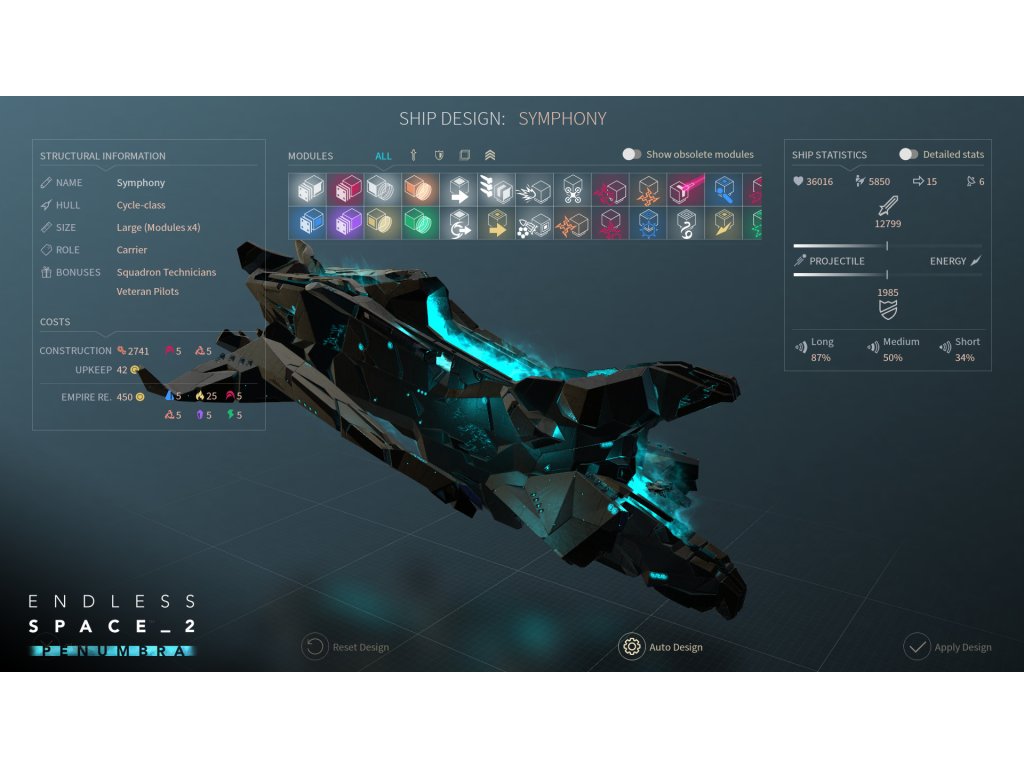Select the green shield module
Screen dimensions: 1024x768
[x=415, y=222]
